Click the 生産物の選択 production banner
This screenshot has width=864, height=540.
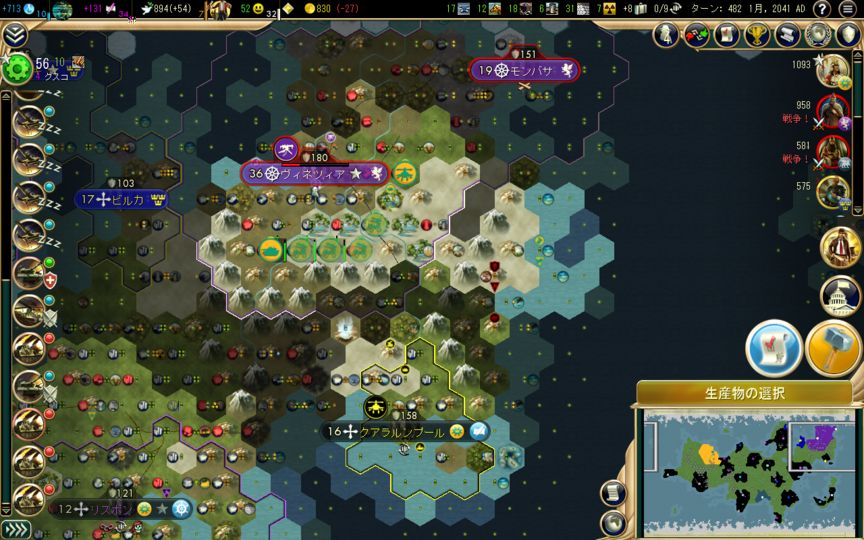tap(744, 393)
